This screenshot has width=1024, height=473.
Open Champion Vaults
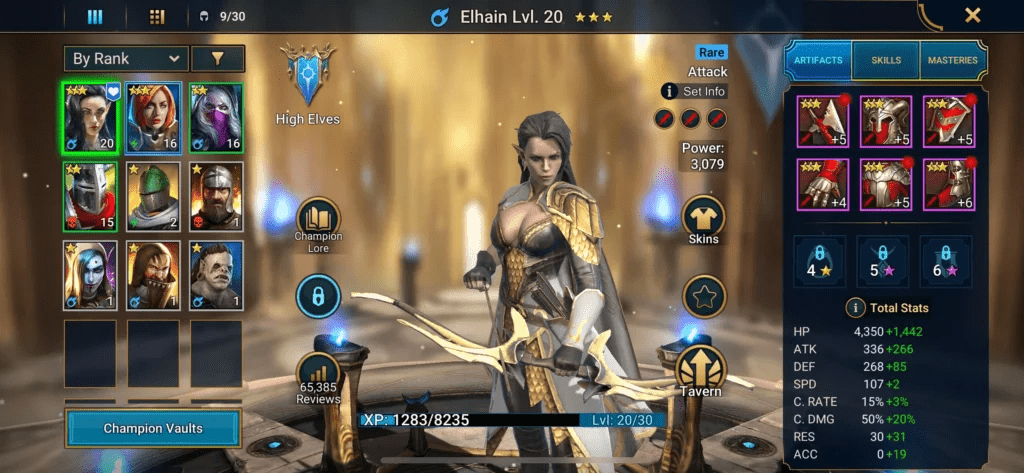click(x=153, y=428)
